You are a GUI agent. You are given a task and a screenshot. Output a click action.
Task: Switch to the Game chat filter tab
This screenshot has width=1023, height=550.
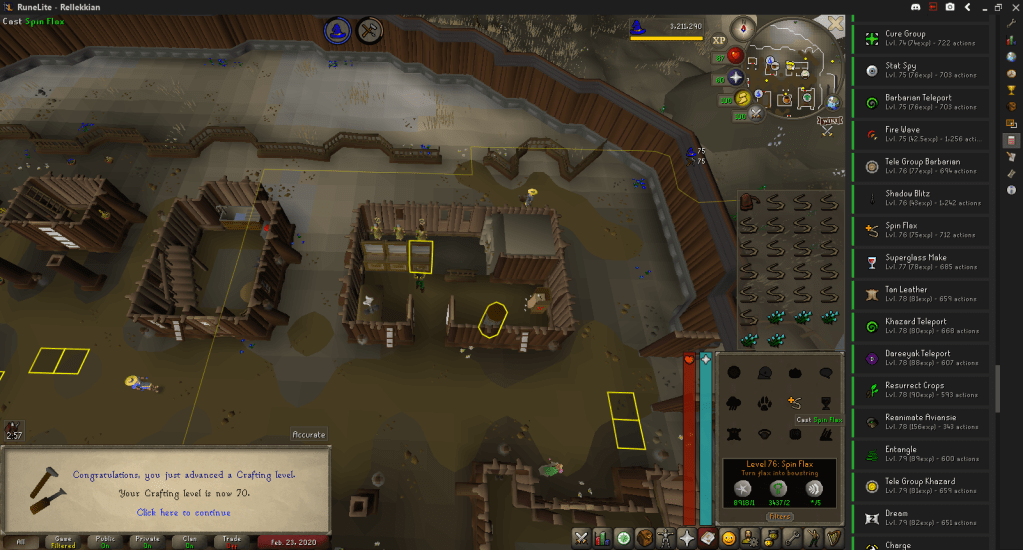coord(62,541)
